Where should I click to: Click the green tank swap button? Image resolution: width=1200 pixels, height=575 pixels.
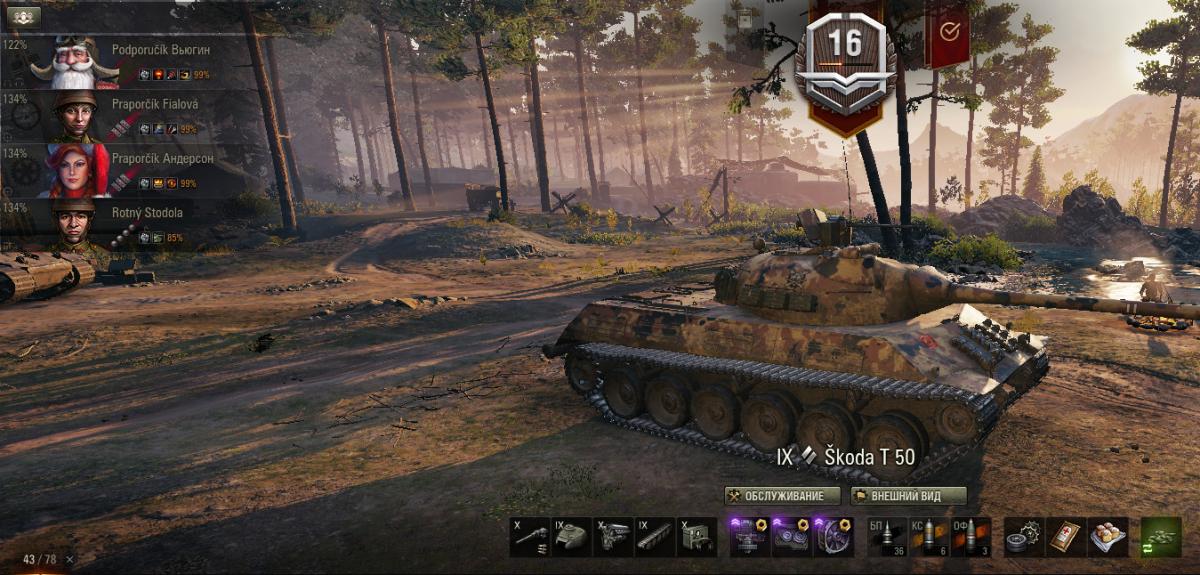click(1161, 536)
